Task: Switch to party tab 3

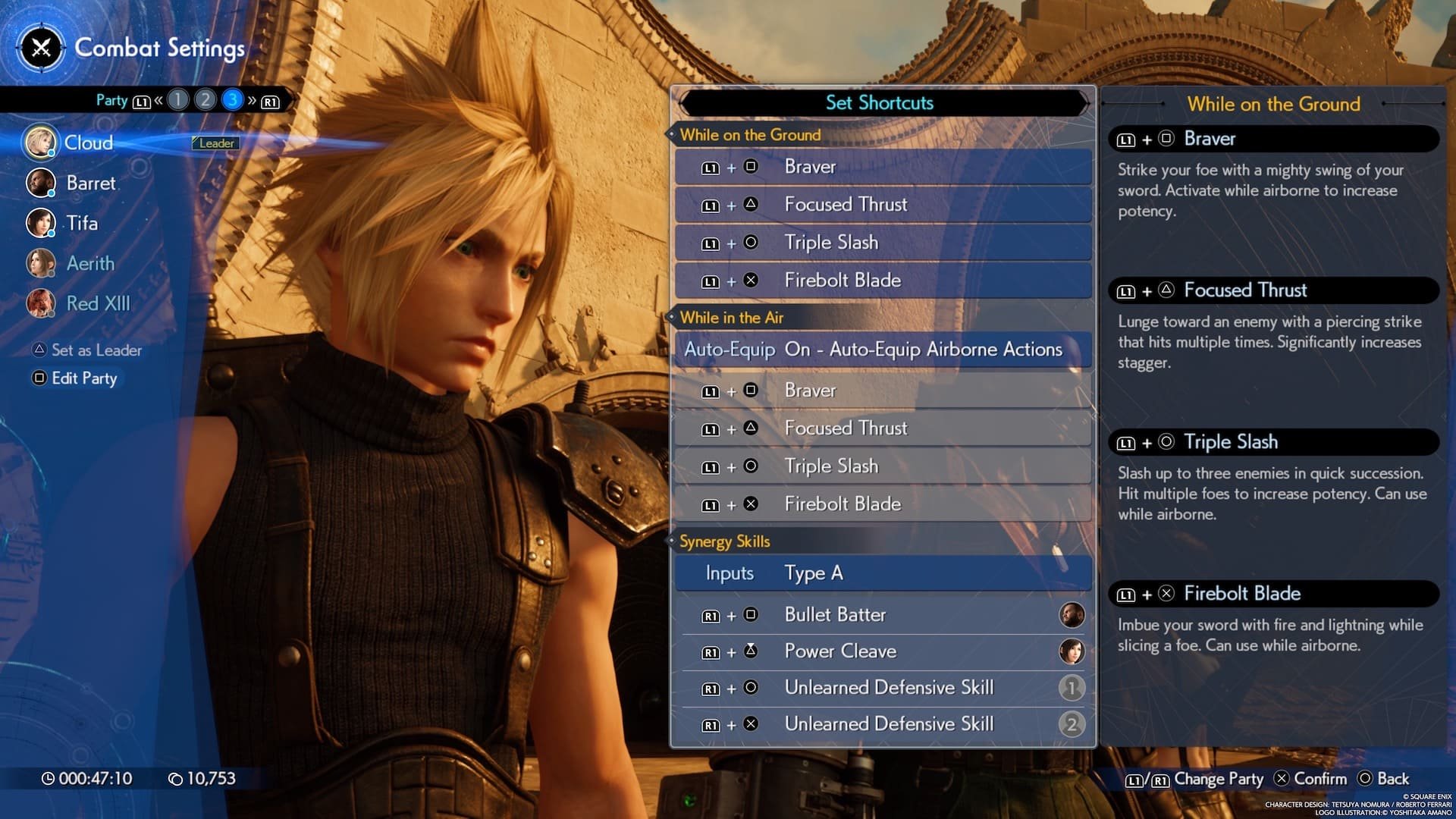Action: pos(231,99)
